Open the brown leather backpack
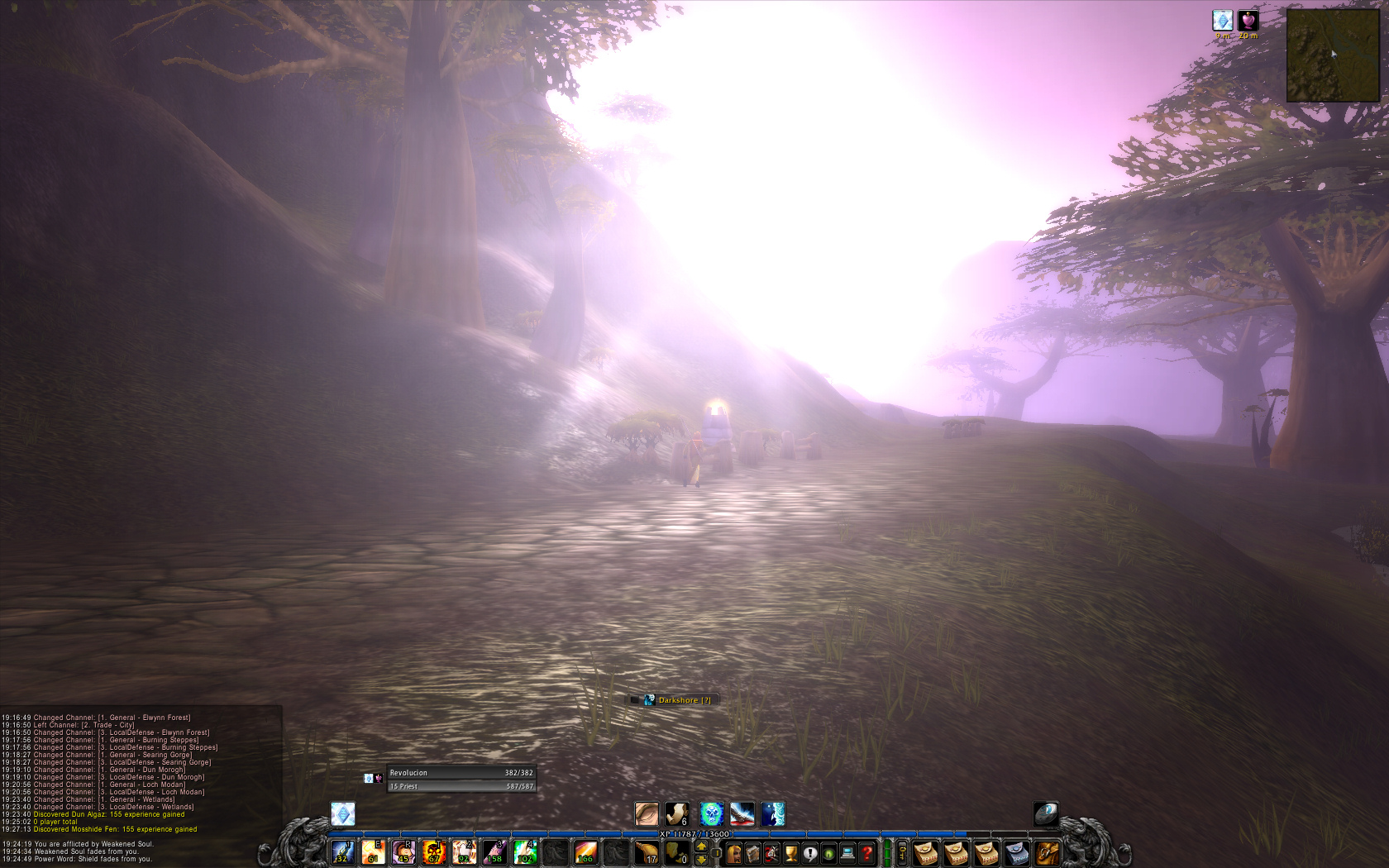The image size is (1389, 868). pyautogui.click(x=1047, y=852)
